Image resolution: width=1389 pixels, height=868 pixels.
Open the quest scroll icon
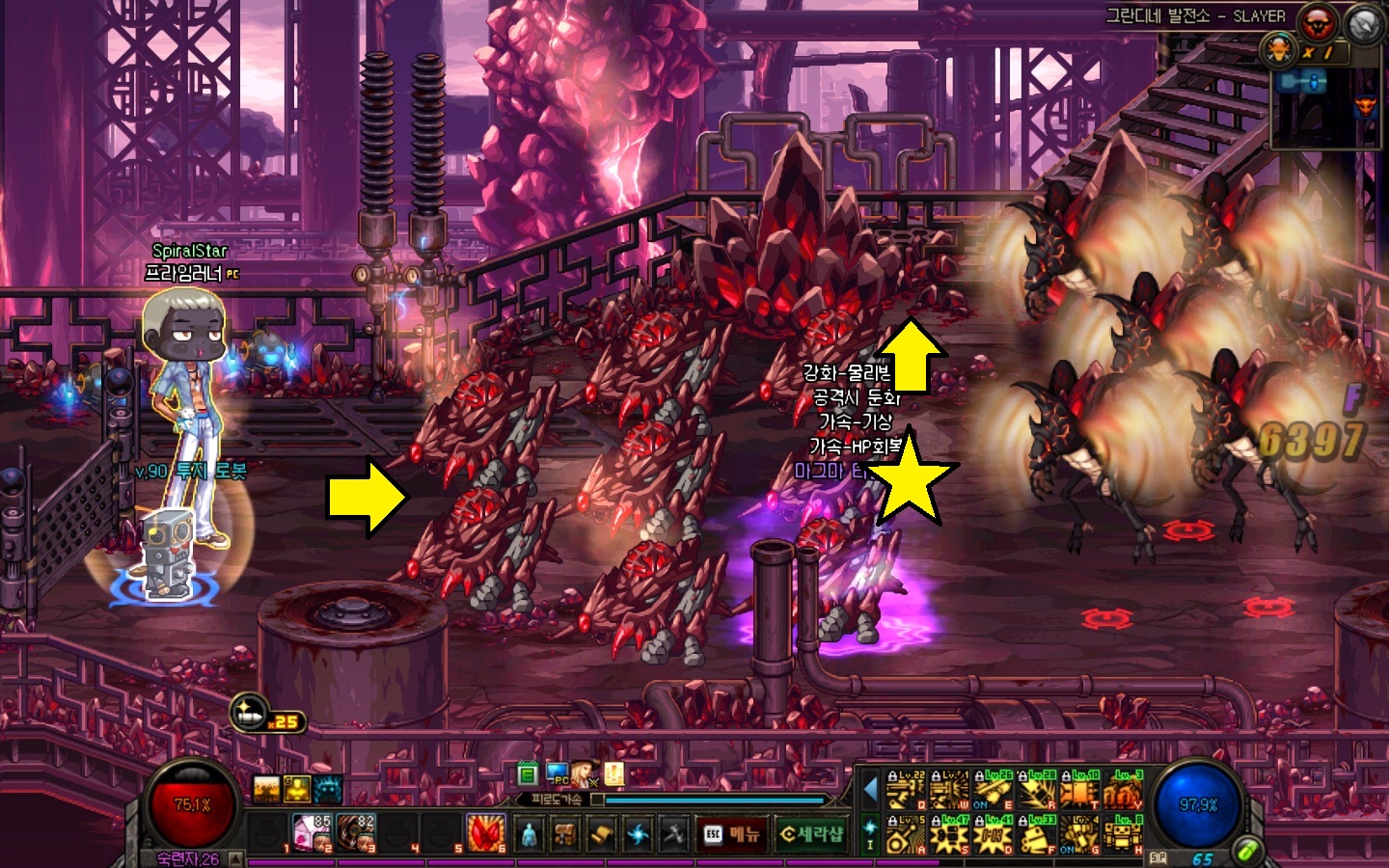601,834
